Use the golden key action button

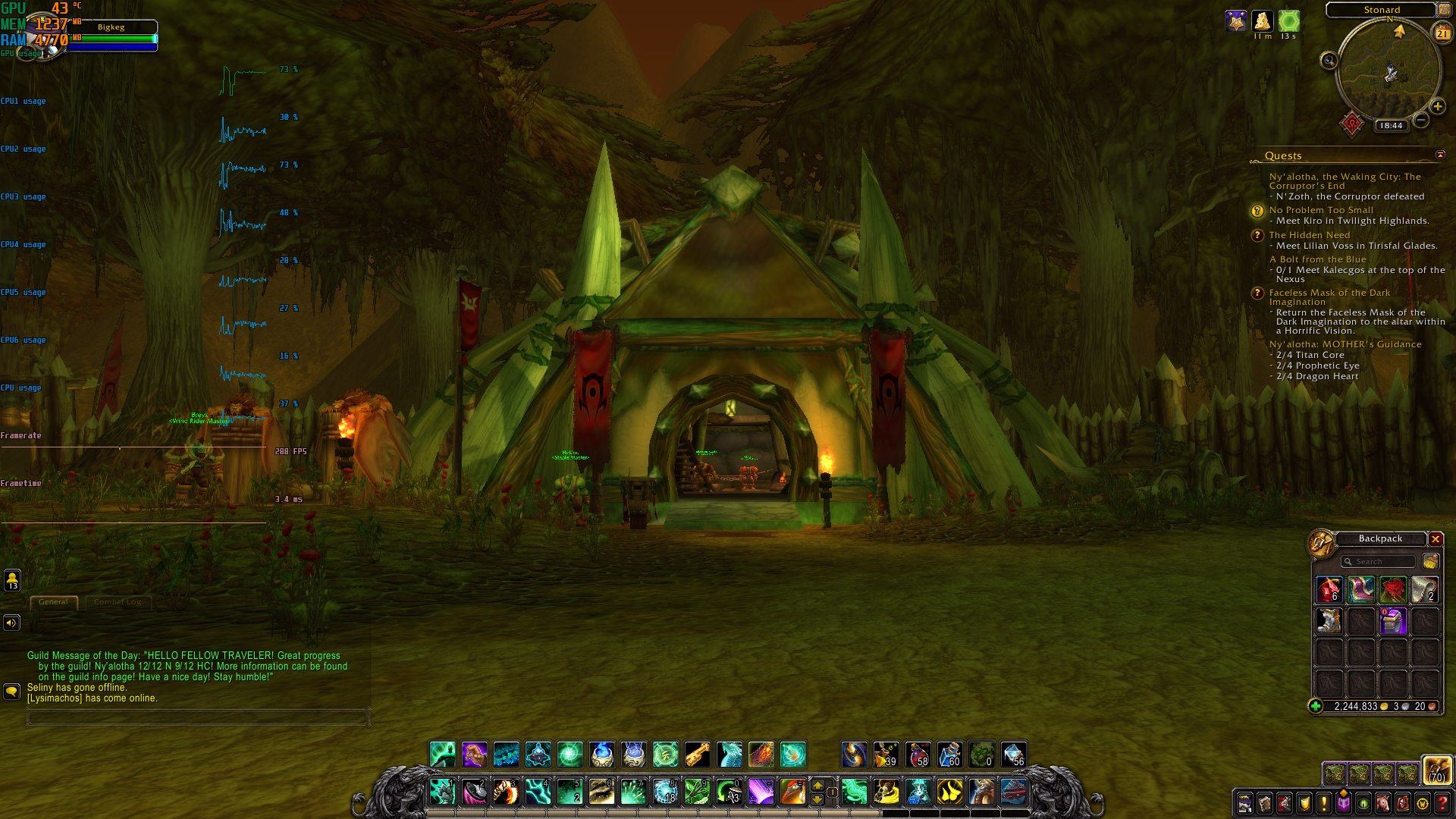pos(697,755)
